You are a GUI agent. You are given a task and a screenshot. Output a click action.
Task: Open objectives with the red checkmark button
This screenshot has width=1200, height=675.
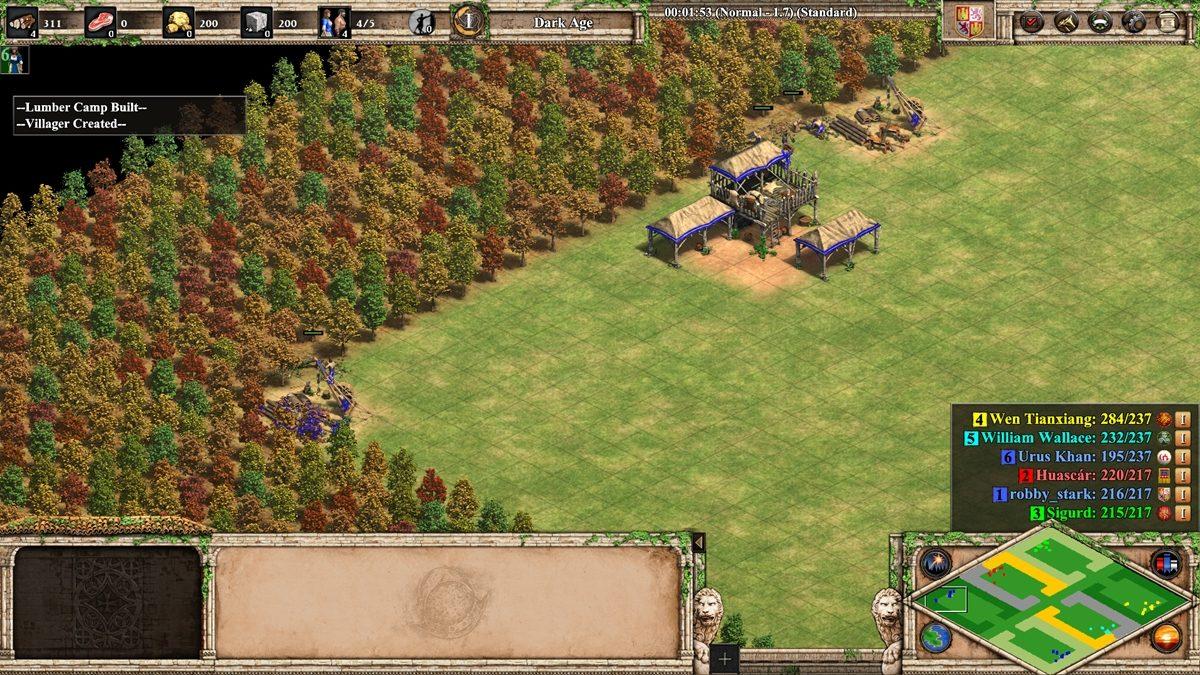click(1030, 21)
